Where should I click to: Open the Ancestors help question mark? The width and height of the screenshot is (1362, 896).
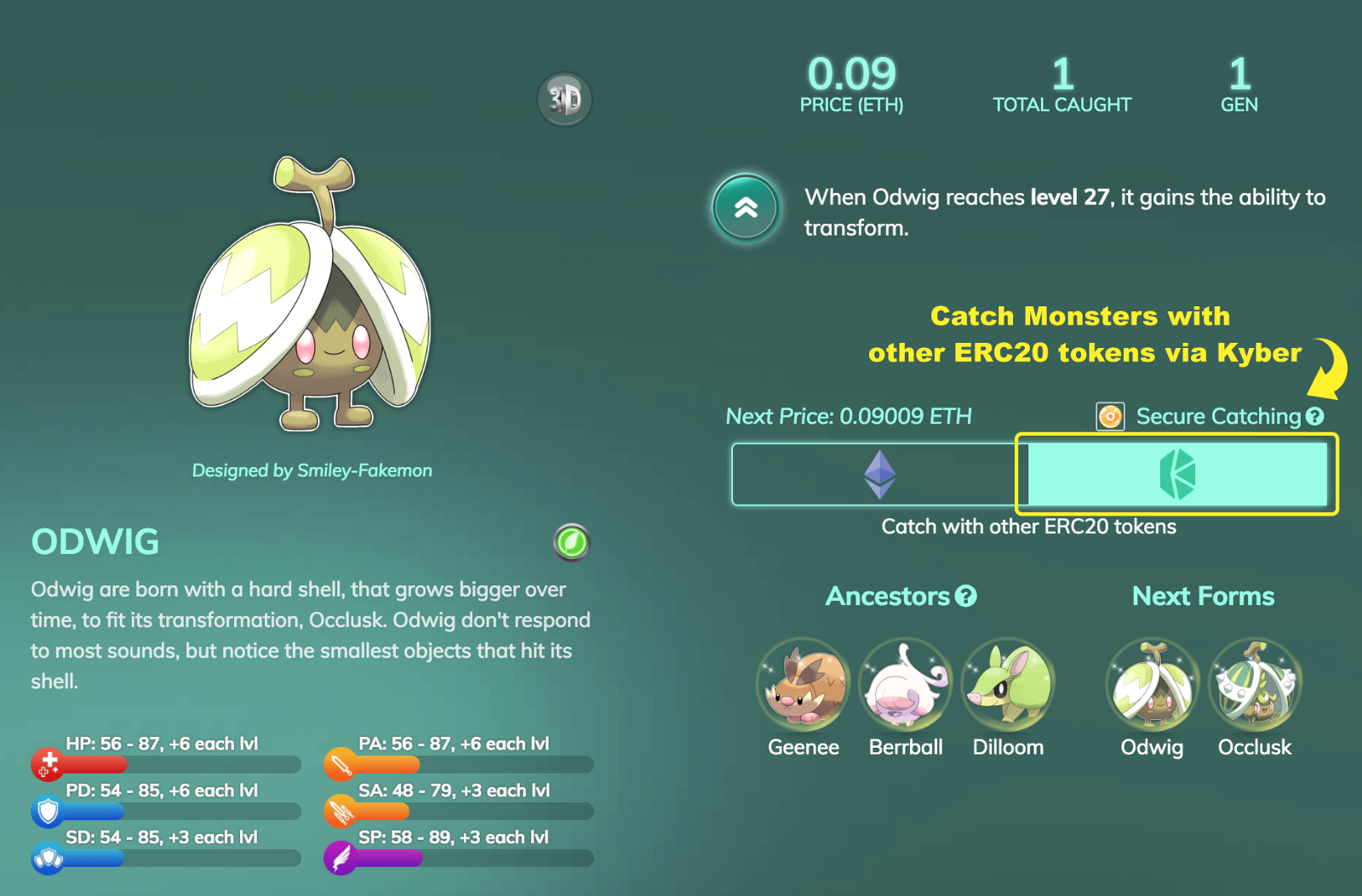(x=964, y=596)
